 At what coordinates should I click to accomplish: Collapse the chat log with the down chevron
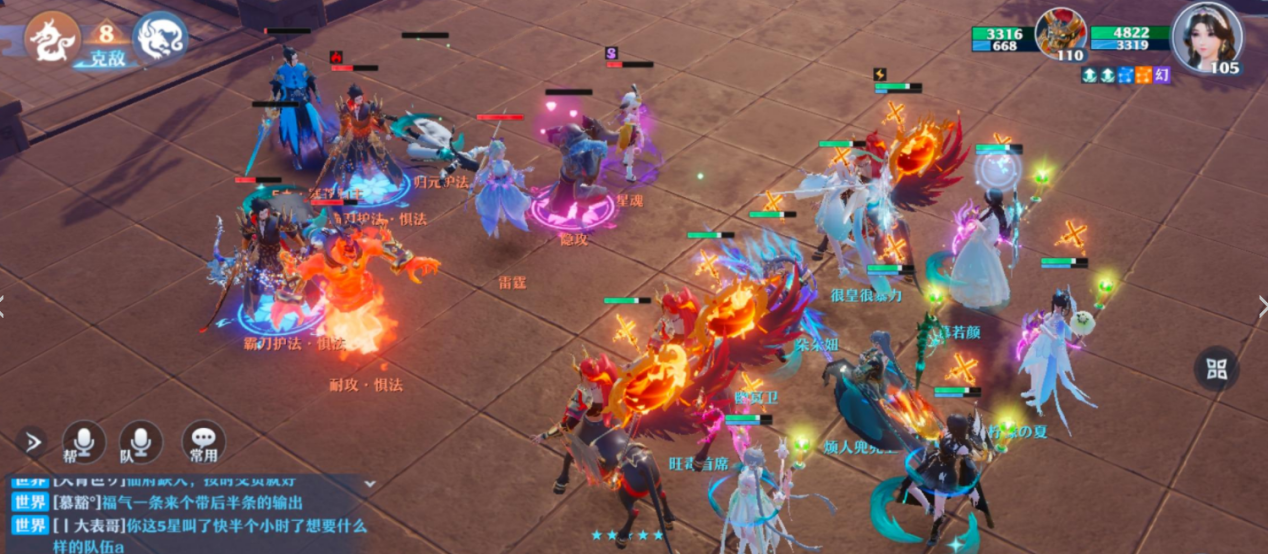point(370,483)
